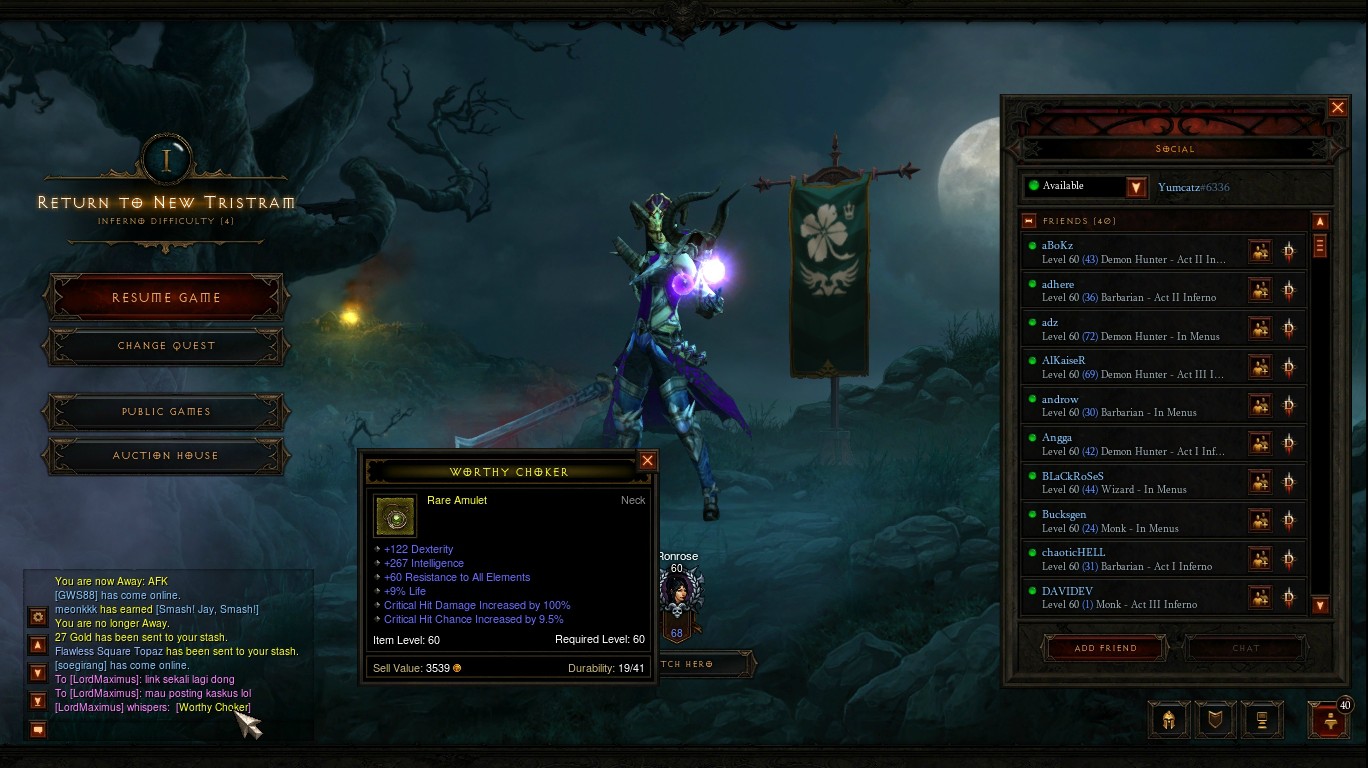Screen dimensions: 1368x768
Task: Click the helmet icon in the bottom toolbar
Action: pos(1167,719)
